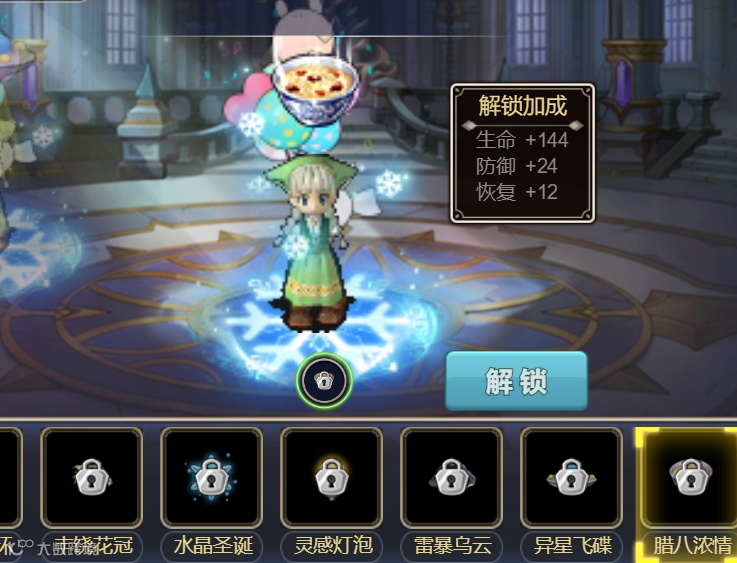Image resolution: width=737 pixels, height=563 pixels.
Task: Select the highlighted 腊八浓情 slot
Action: coord(689,478)
